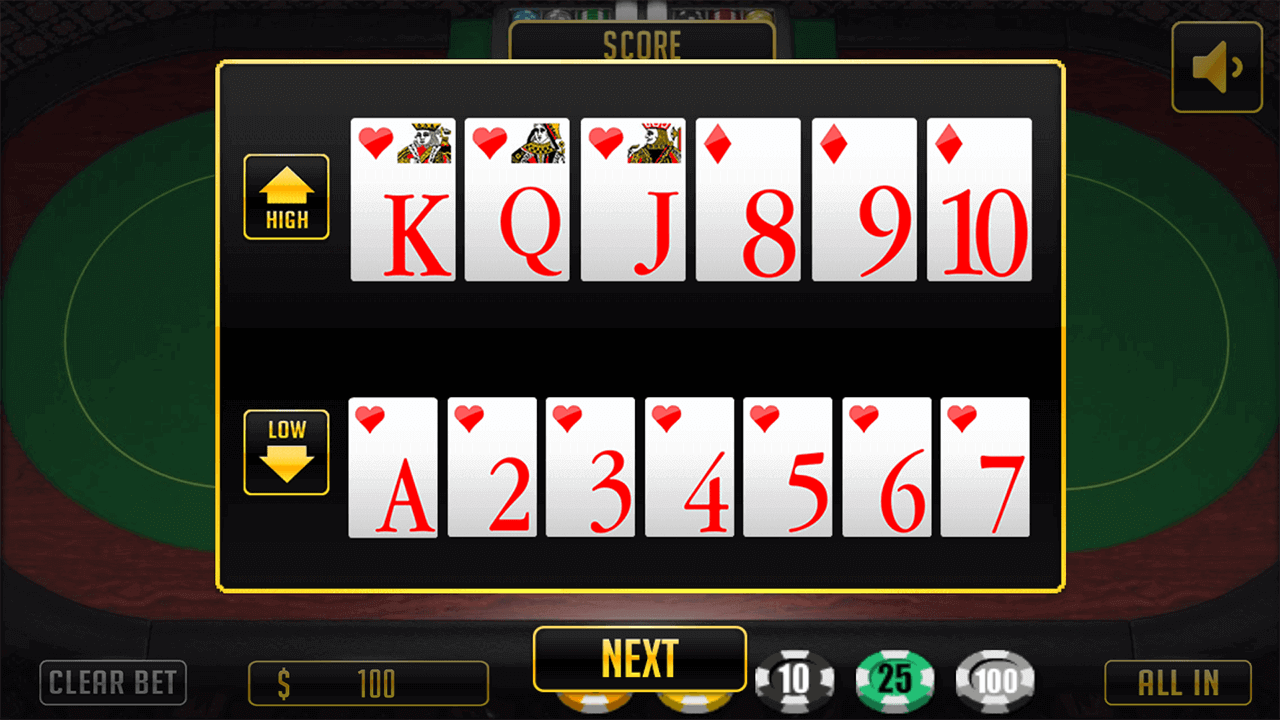Viewport: 1280px width, 720px height.
Task: Open the SCORE panel
Action: point(640,43)
